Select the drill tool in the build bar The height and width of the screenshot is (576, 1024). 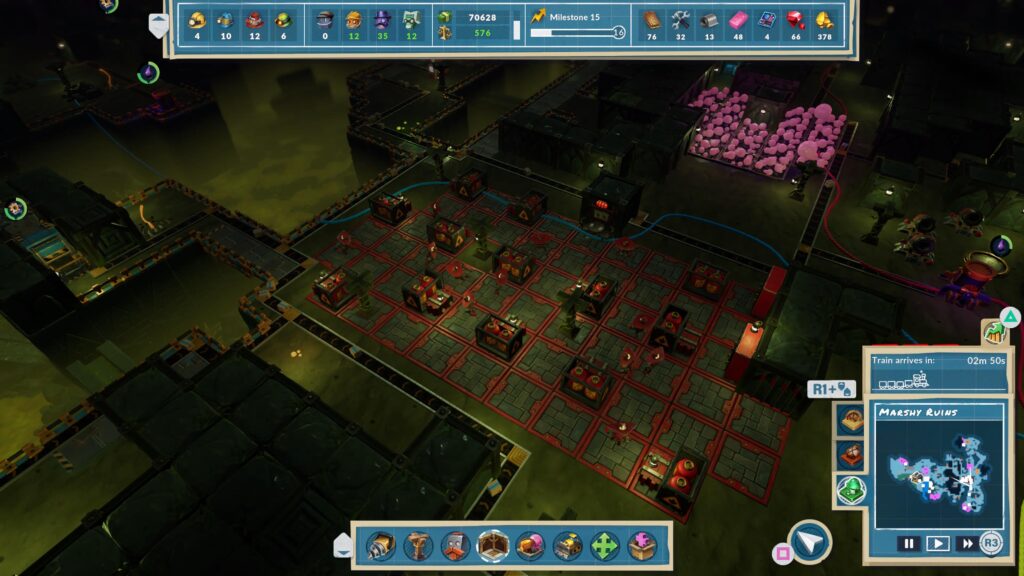(x=379, y=545)
